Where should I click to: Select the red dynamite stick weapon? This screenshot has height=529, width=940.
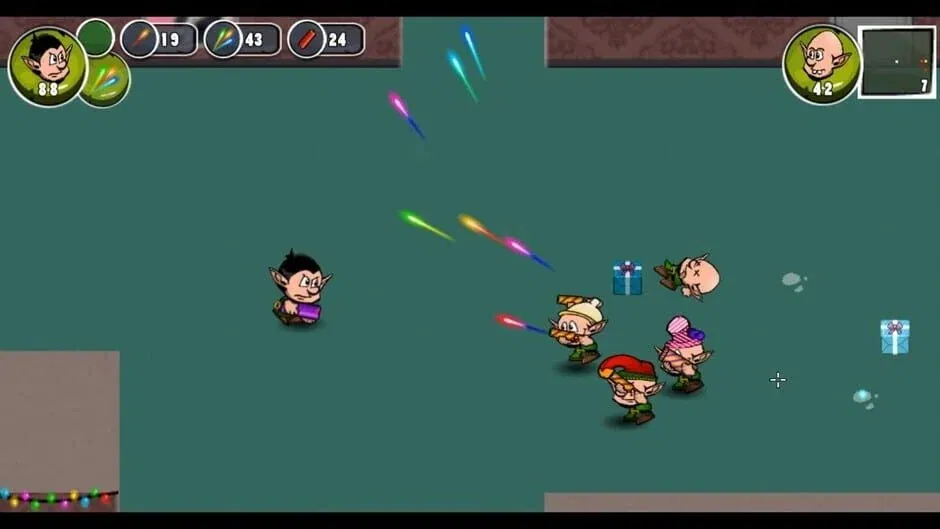pos(308,40)
